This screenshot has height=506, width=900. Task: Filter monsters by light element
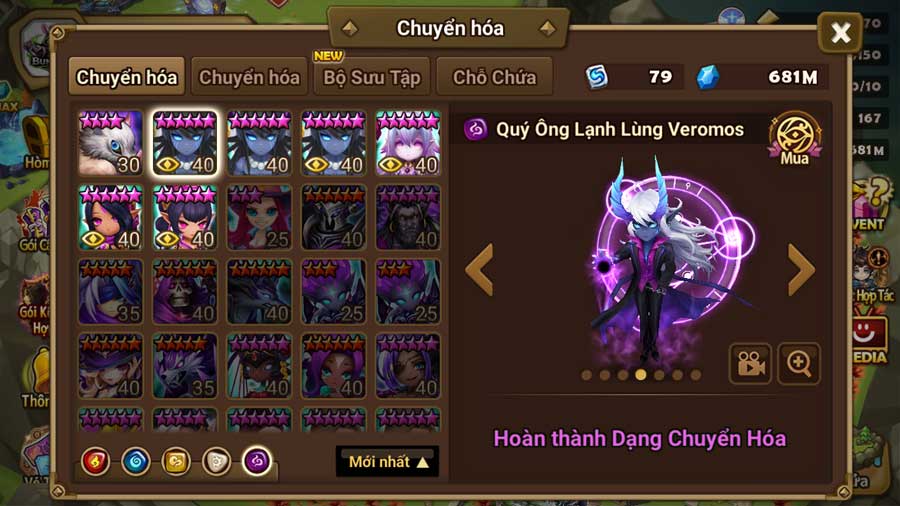pyautogui.click(x=216, y=461)
